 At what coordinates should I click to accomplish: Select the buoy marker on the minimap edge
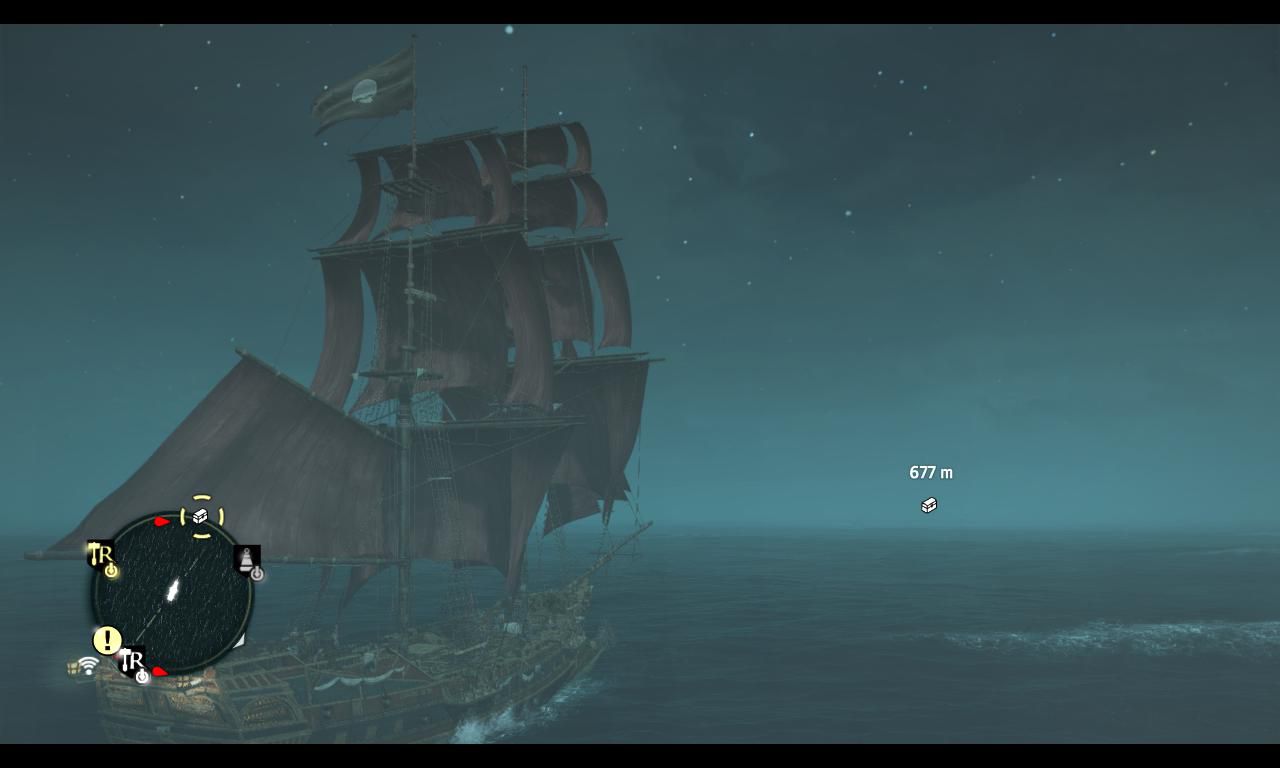(x=247, y=559)
